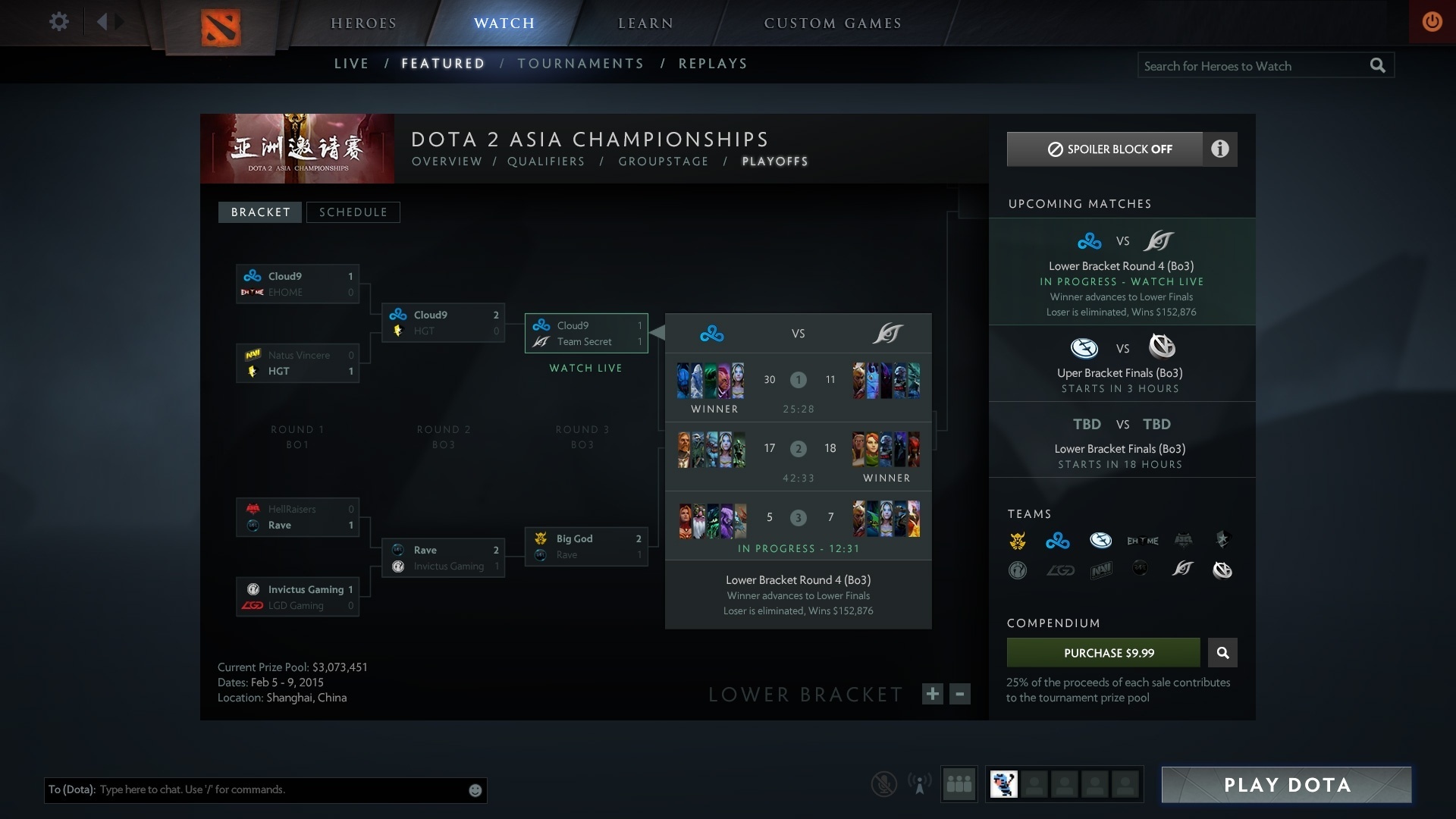
Task: Open Dota 2 settings via the gear icon
Action: (59, 21)
